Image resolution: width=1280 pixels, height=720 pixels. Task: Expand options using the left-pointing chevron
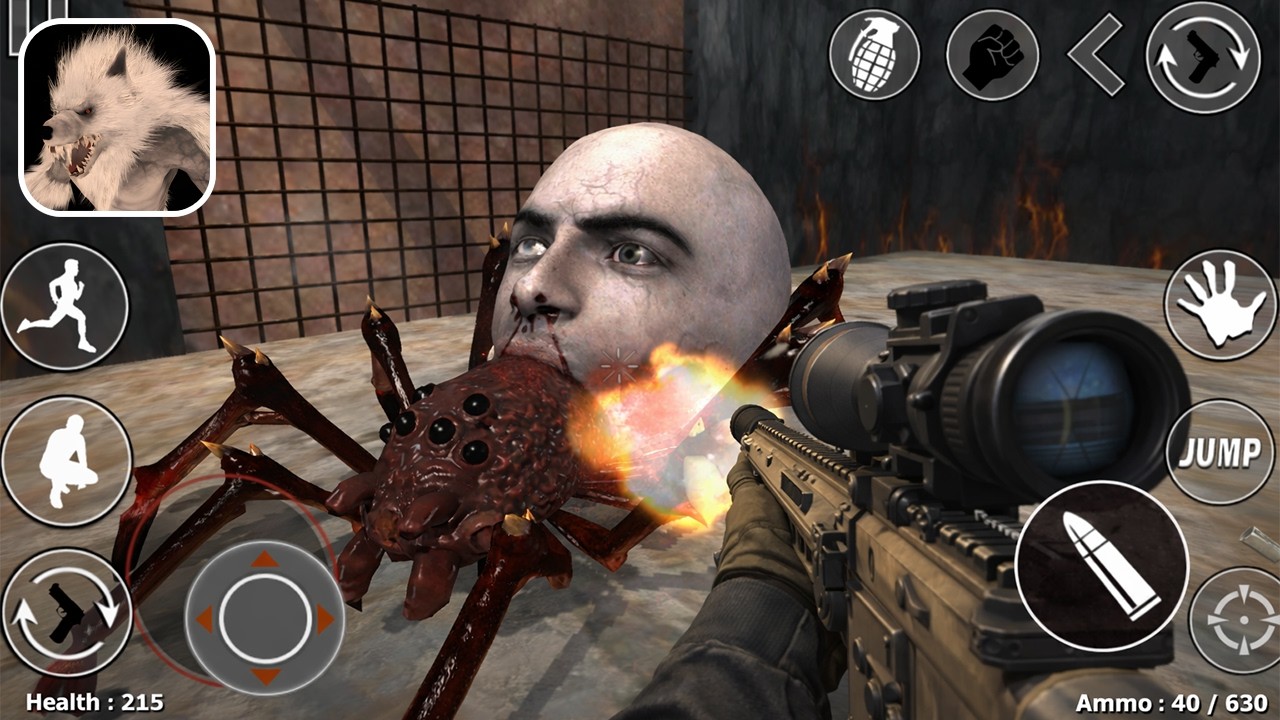click(x=1095, y=55)
